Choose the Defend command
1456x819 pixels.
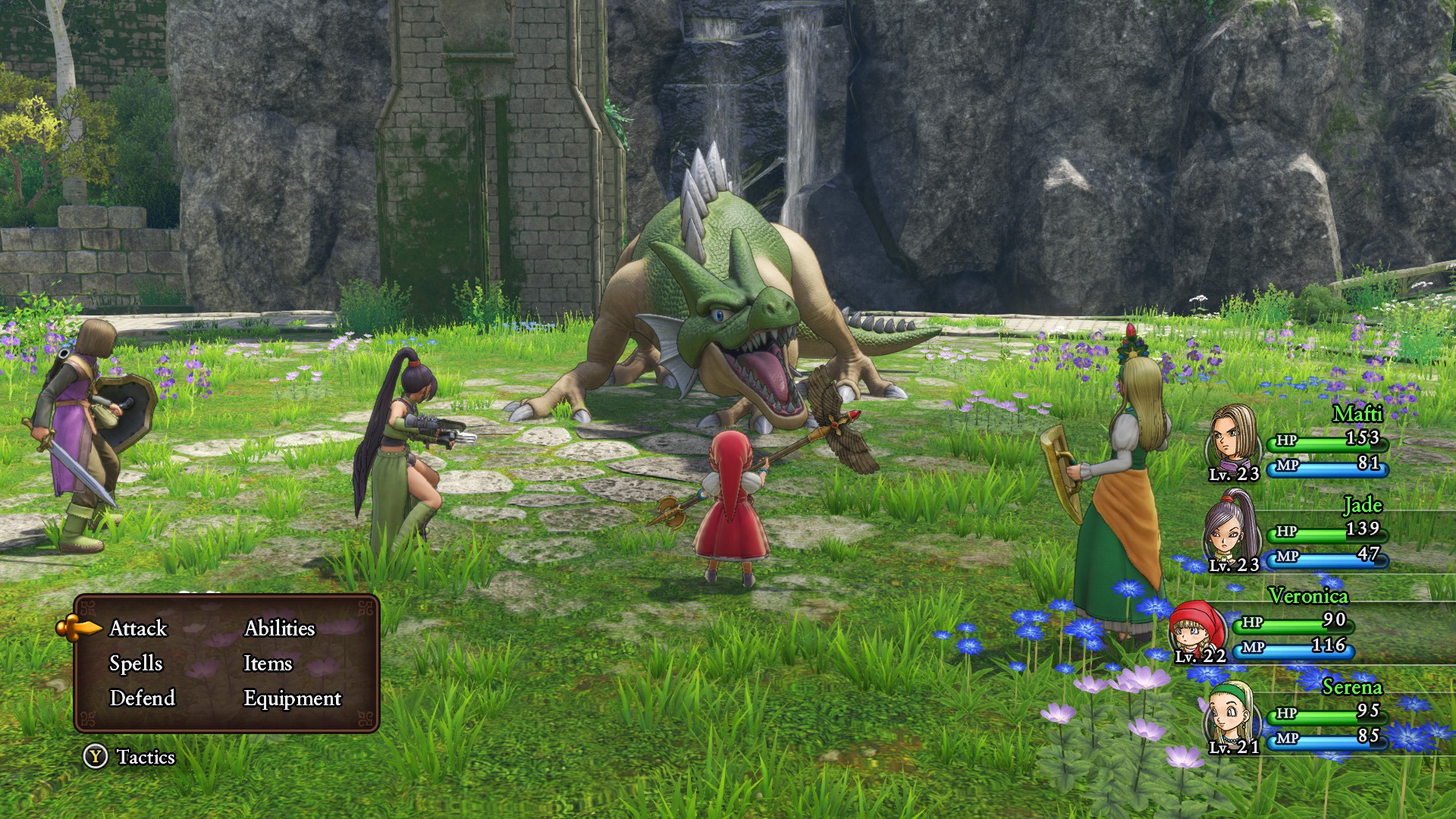142,698
